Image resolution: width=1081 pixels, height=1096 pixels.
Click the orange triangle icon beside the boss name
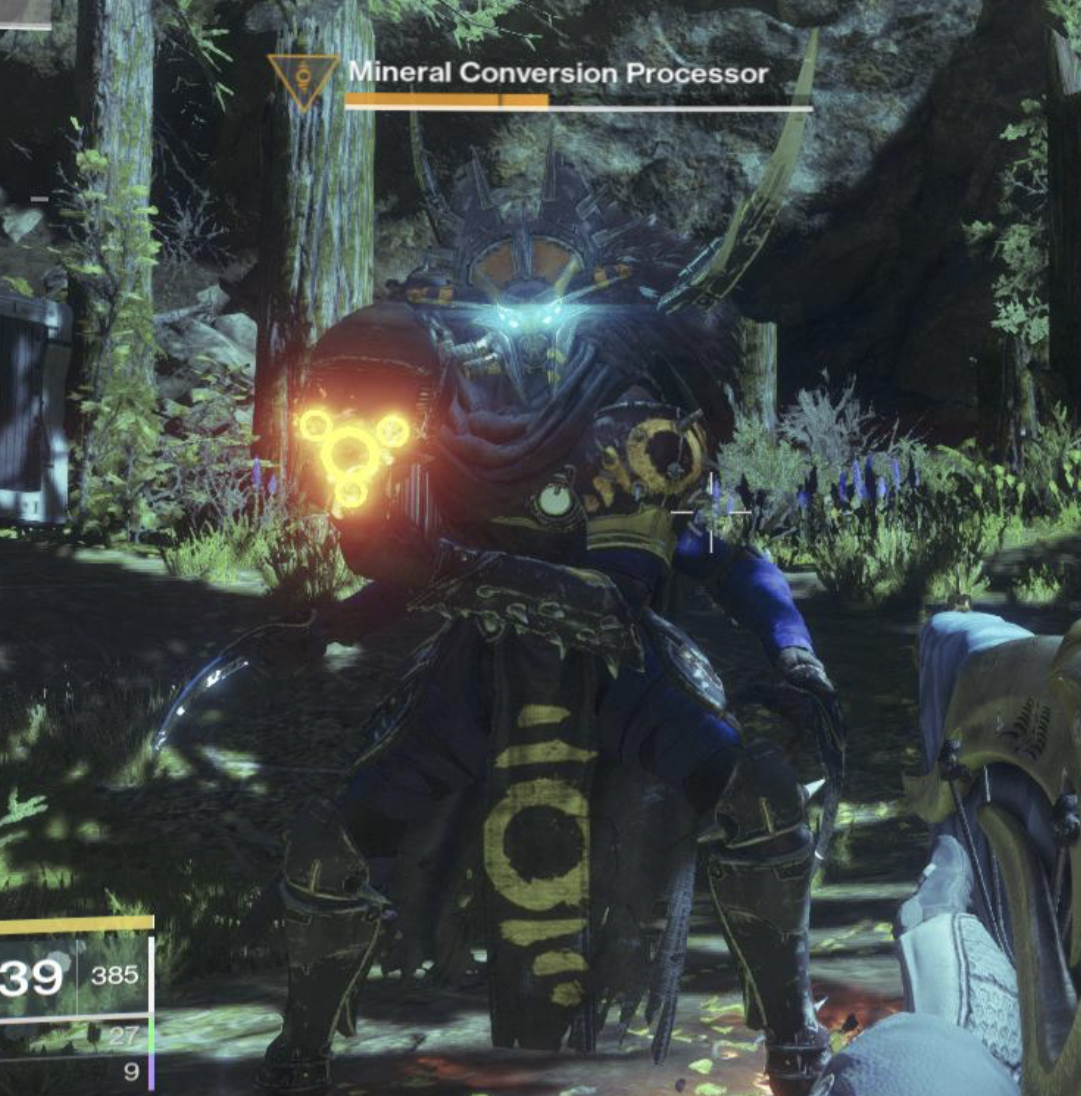coord(303,80)
